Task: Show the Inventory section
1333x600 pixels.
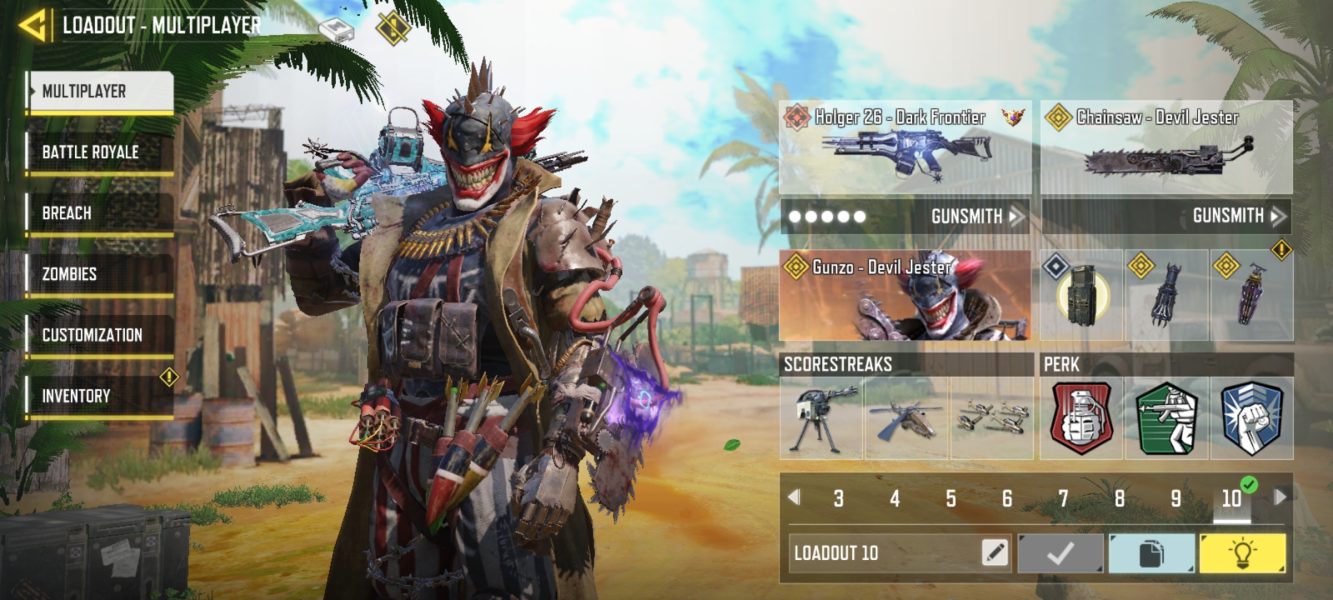Action: point(100,397)
